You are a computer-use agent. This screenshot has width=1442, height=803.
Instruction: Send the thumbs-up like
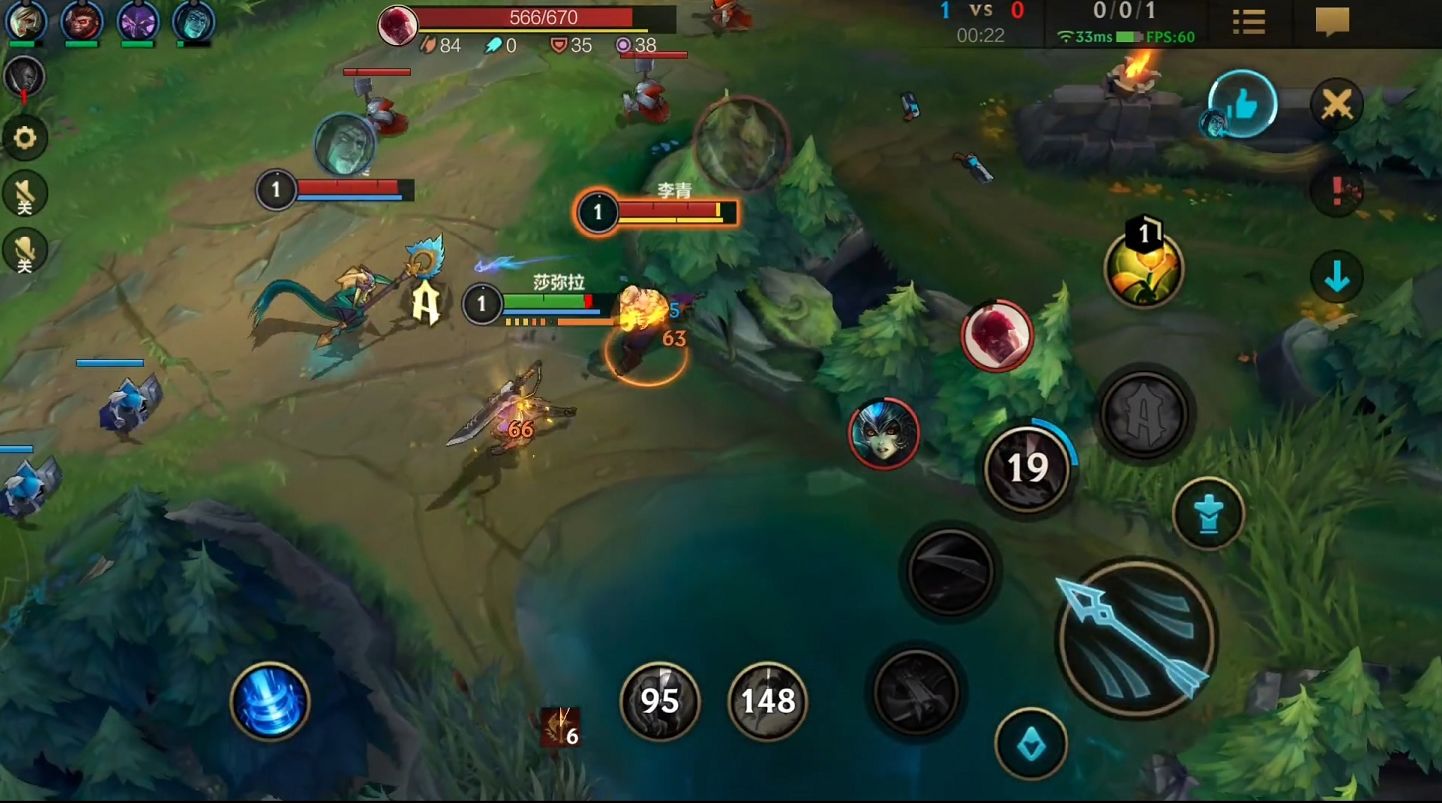tap(1243, 103)
